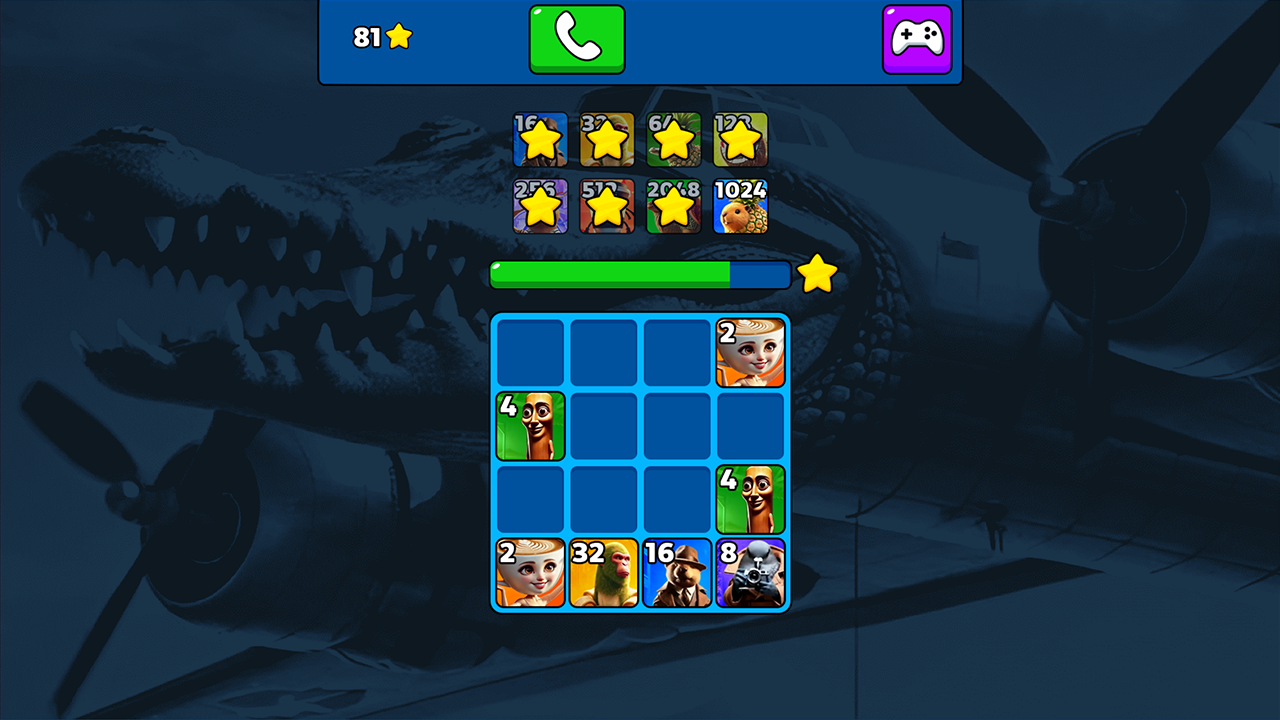The height and width of the screenshot is (720, 1280).
Task: Click the 8 photographer tile
Action: tap(751, 571)
